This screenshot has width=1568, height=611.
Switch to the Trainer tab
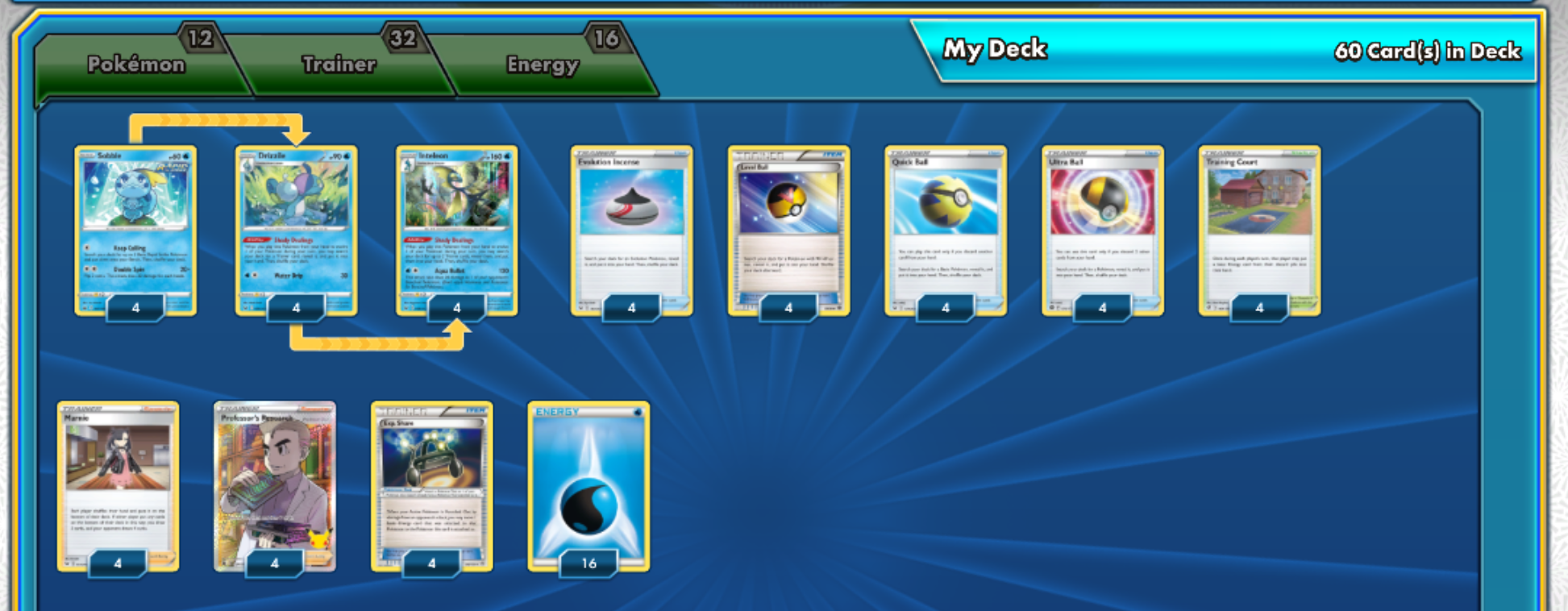[339, 64]
